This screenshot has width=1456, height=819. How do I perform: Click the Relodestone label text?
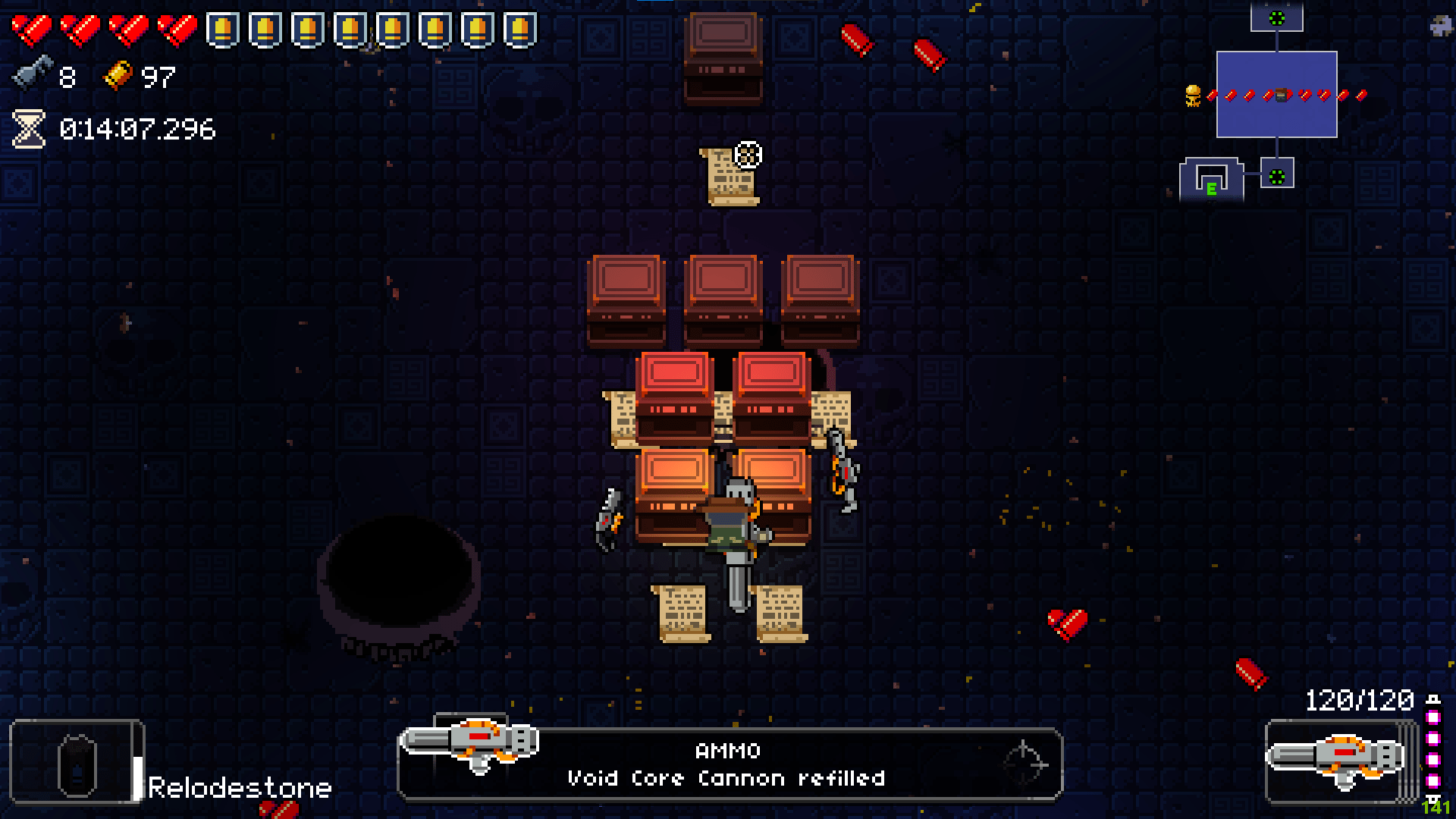point(239,786)
